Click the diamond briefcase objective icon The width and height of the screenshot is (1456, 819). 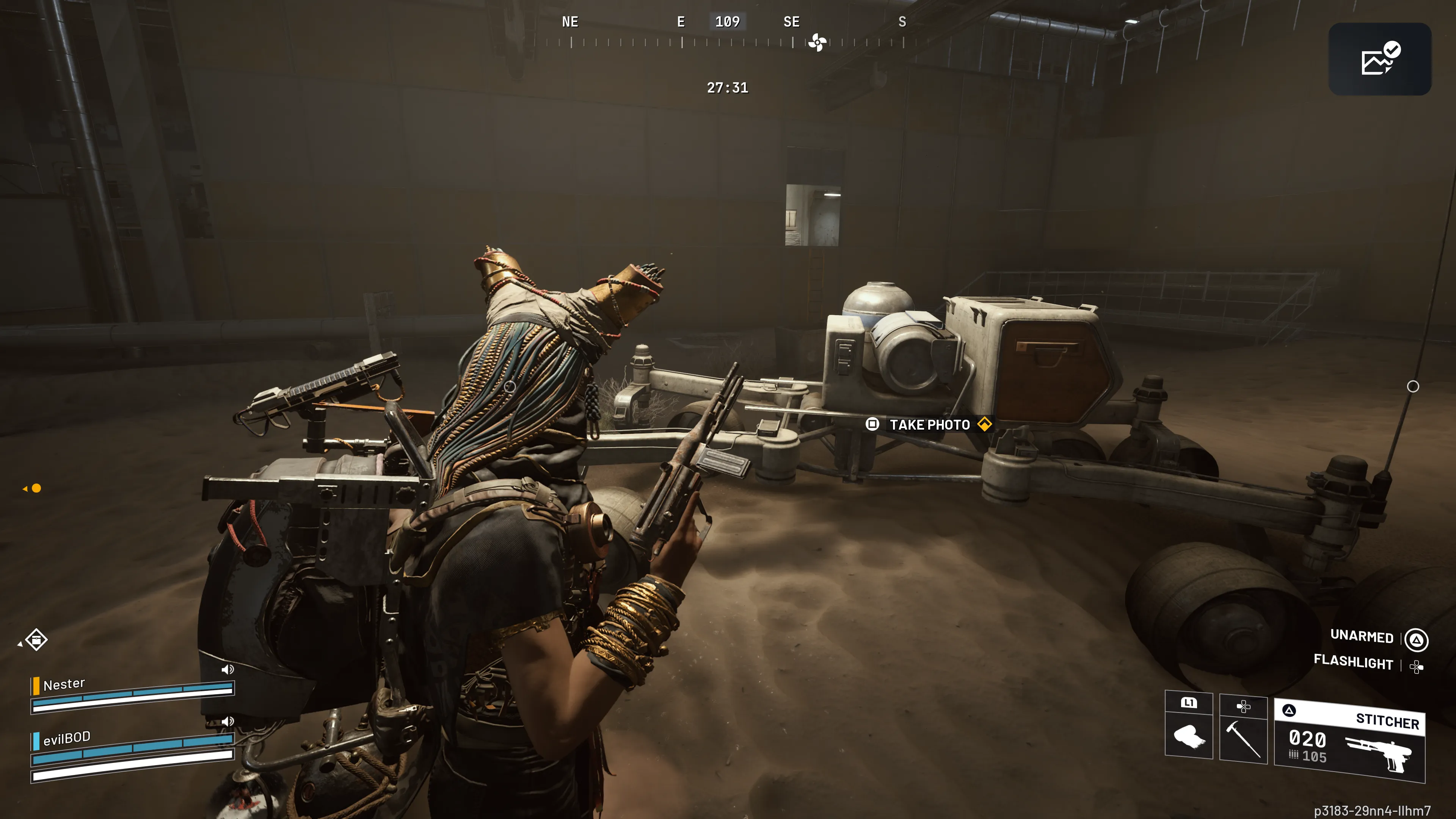36,640
